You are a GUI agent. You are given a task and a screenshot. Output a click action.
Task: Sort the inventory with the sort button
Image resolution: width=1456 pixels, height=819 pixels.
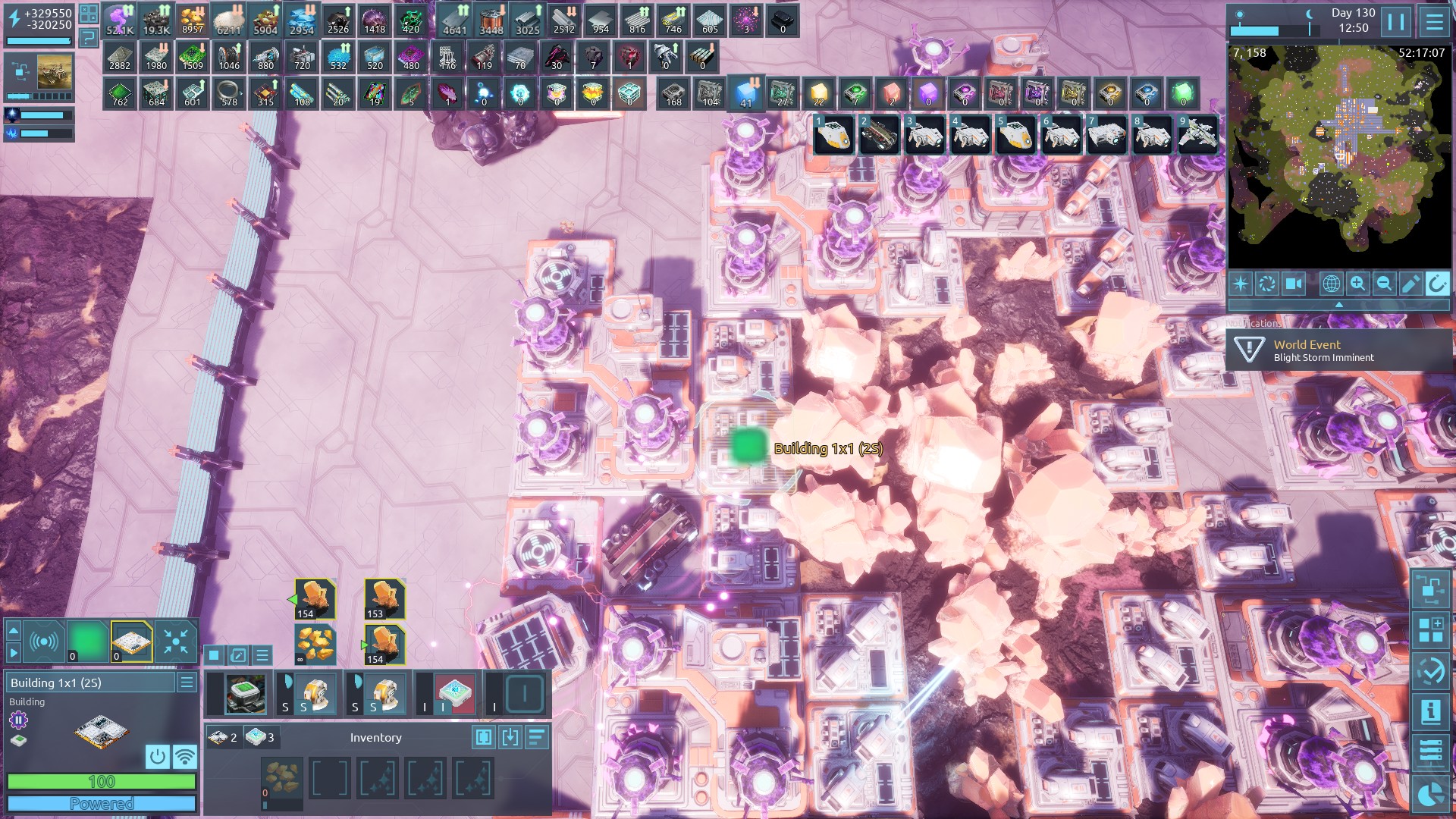pos(536,737)
